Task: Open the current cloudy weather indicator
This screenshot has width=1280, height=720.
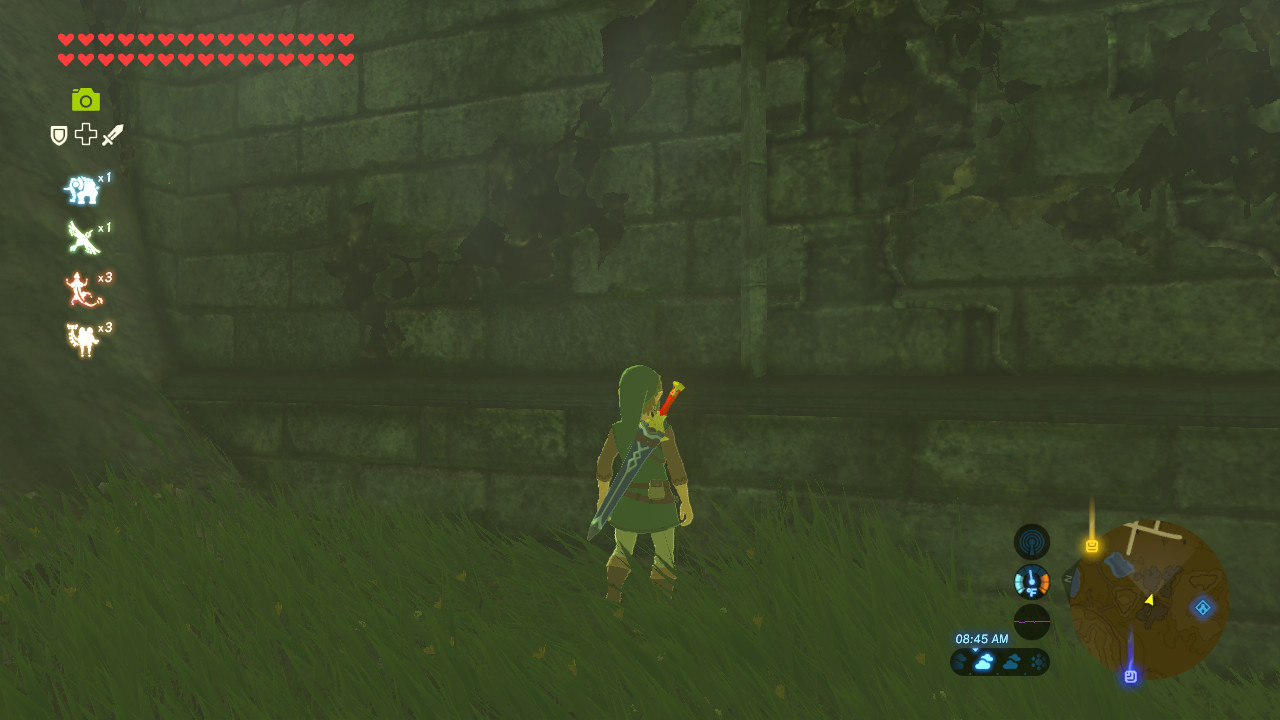Action: 985,660
